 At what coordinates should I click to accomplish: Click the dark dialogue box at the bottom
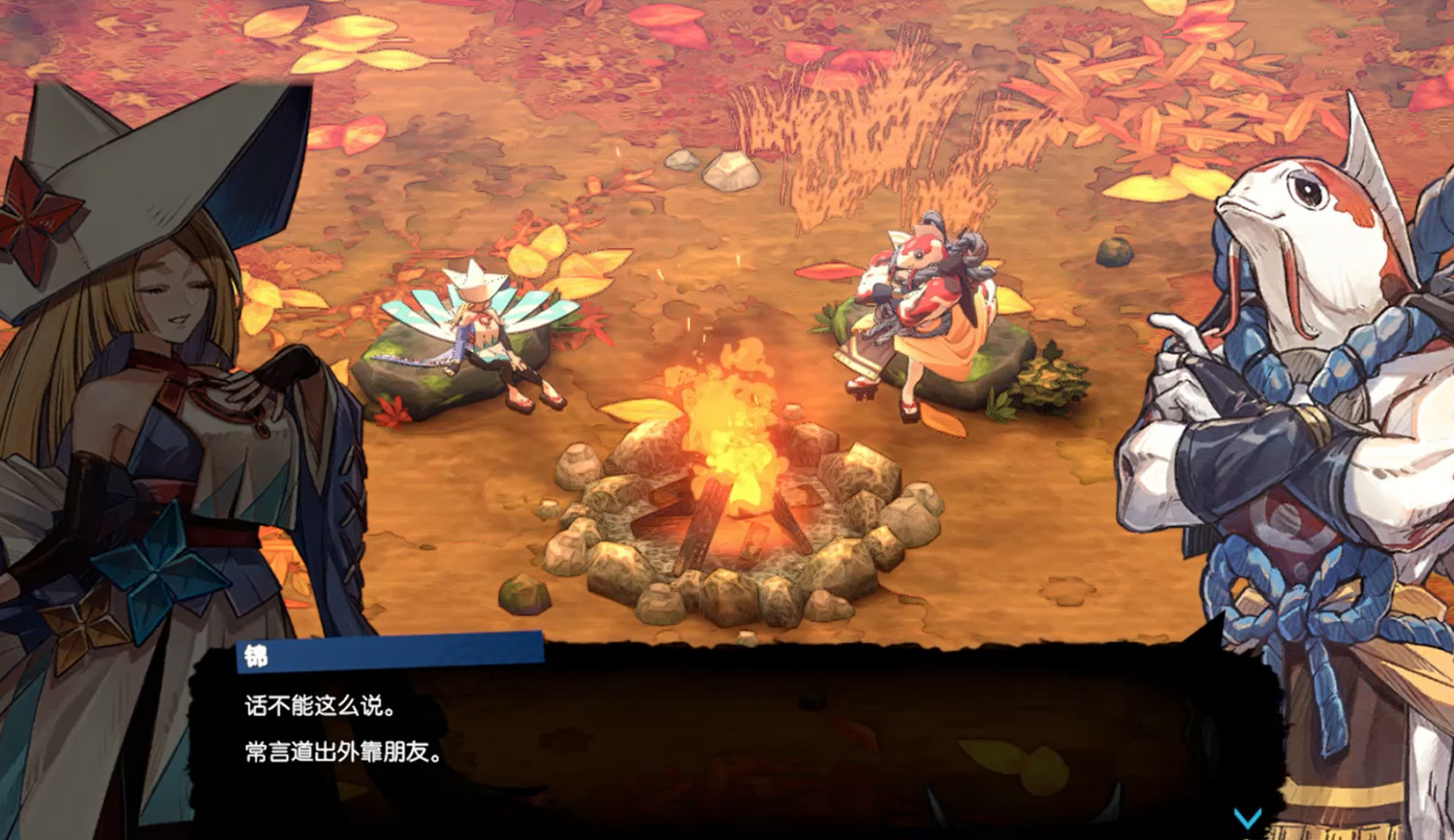tap(727, 736)
